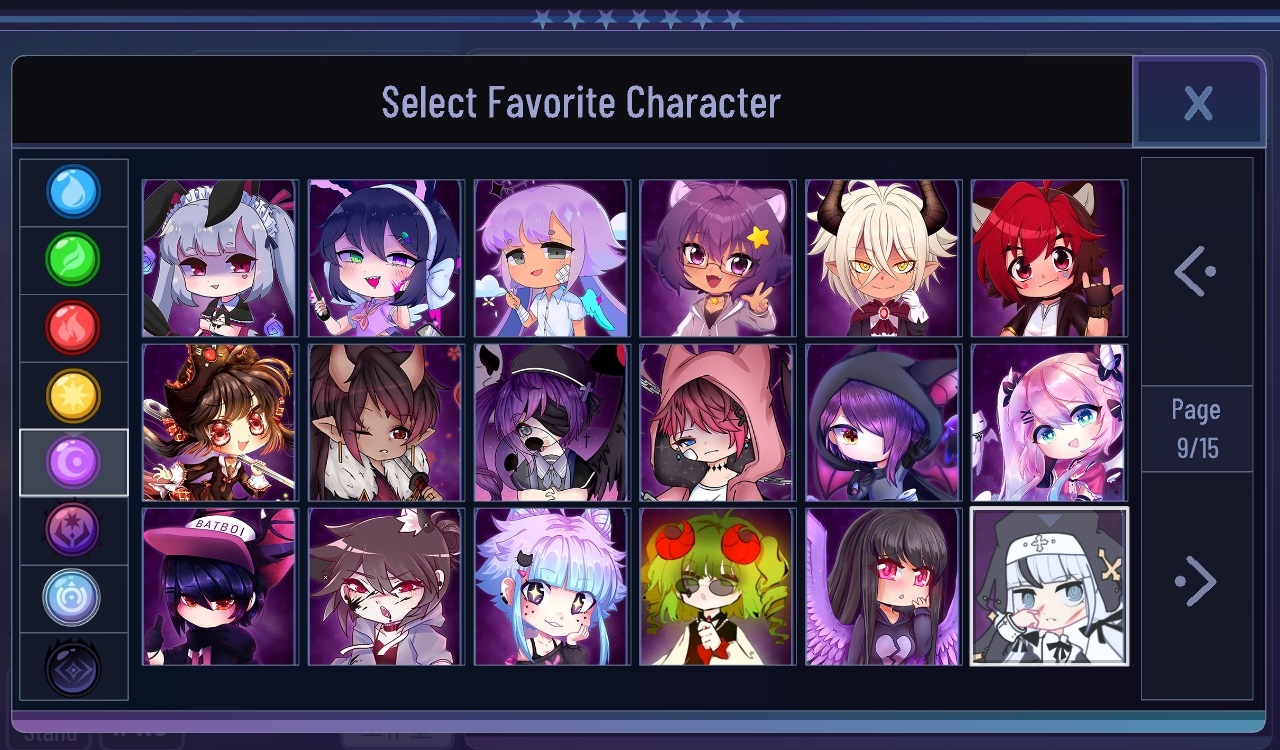This screenshot has height=750, width=1280.
Task: Select the silver-haired maid character
Action: click(219, 257)
